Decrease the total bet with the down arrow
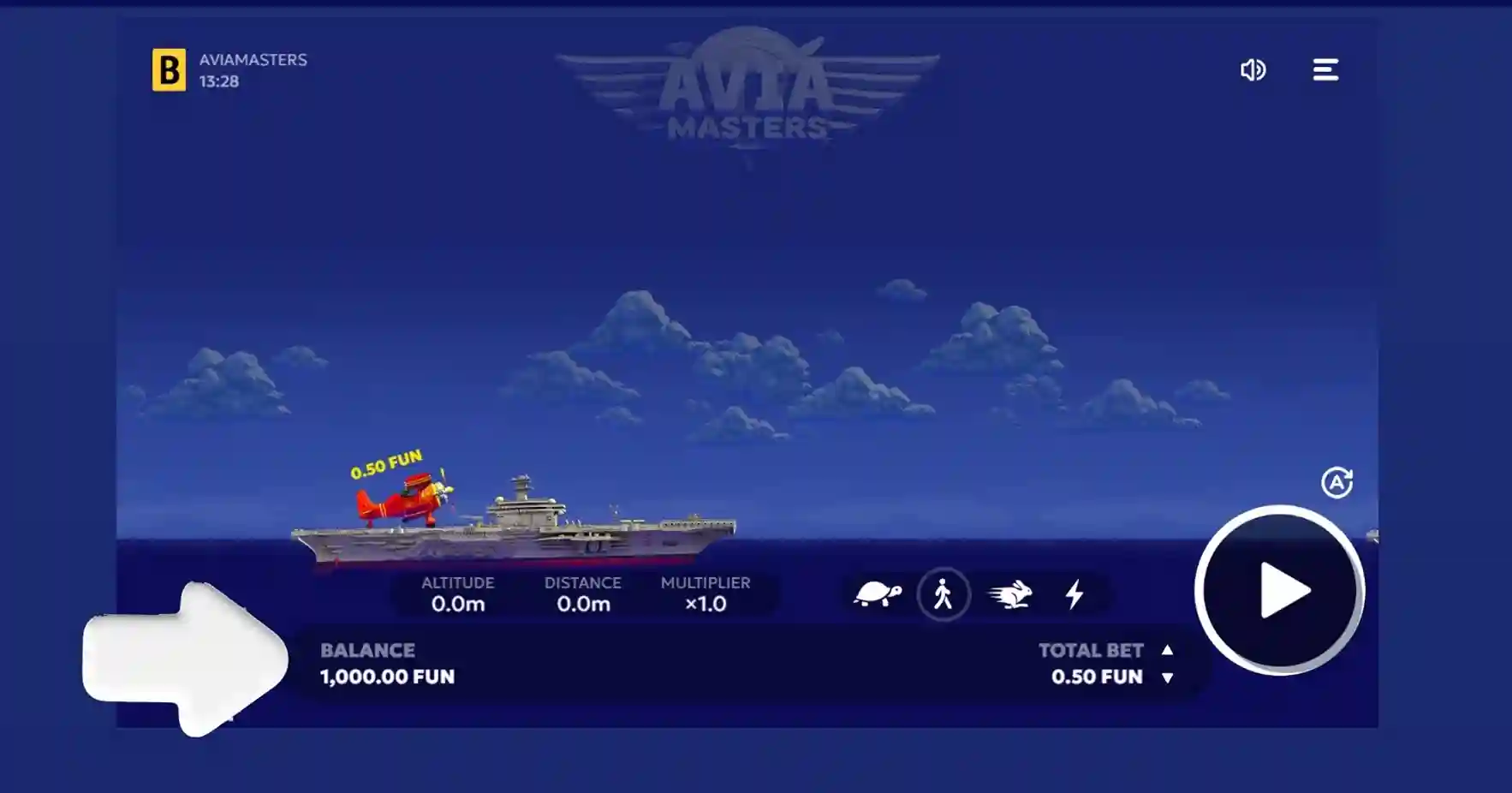The height and width of the screenshot is (793, 1512). 1167,677
